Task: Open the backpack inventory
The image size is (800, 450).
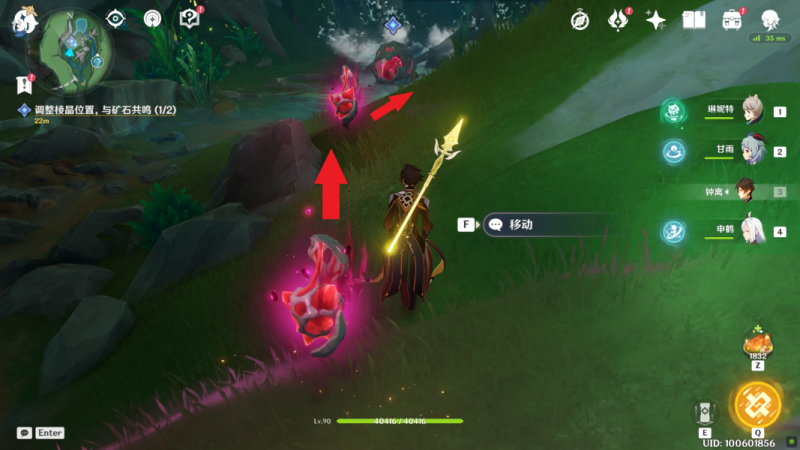Action: [732, 19]
